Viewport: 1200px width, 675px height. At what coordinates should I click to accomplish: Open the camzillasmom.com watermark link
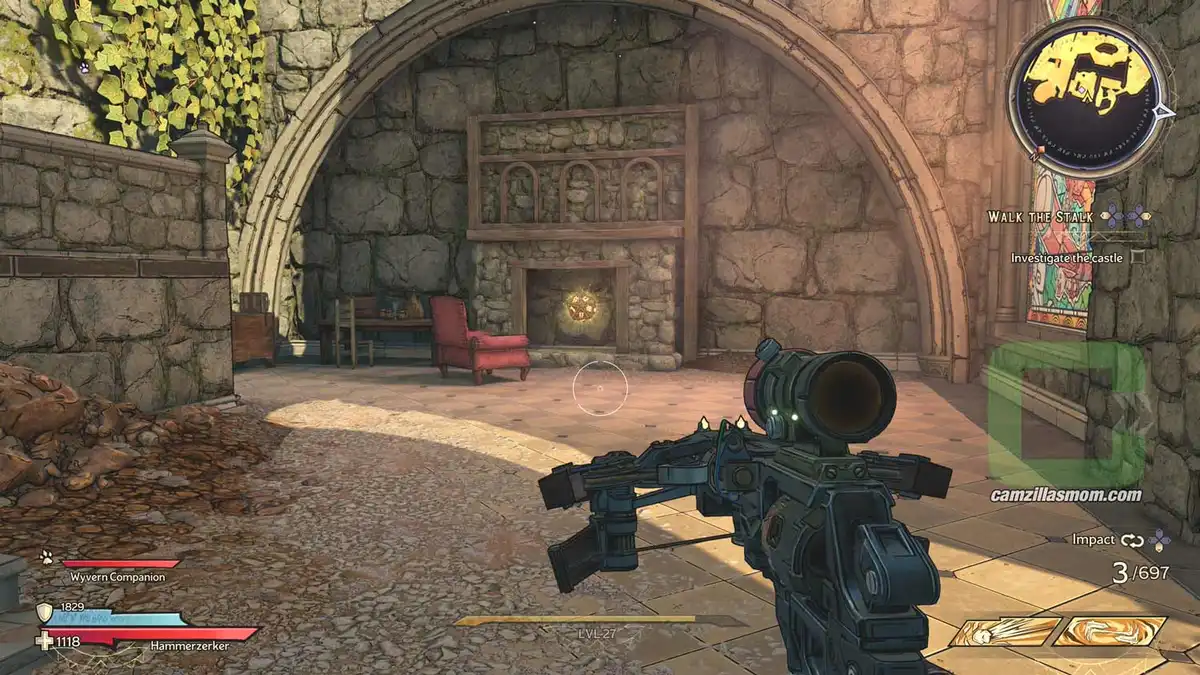1065,494
